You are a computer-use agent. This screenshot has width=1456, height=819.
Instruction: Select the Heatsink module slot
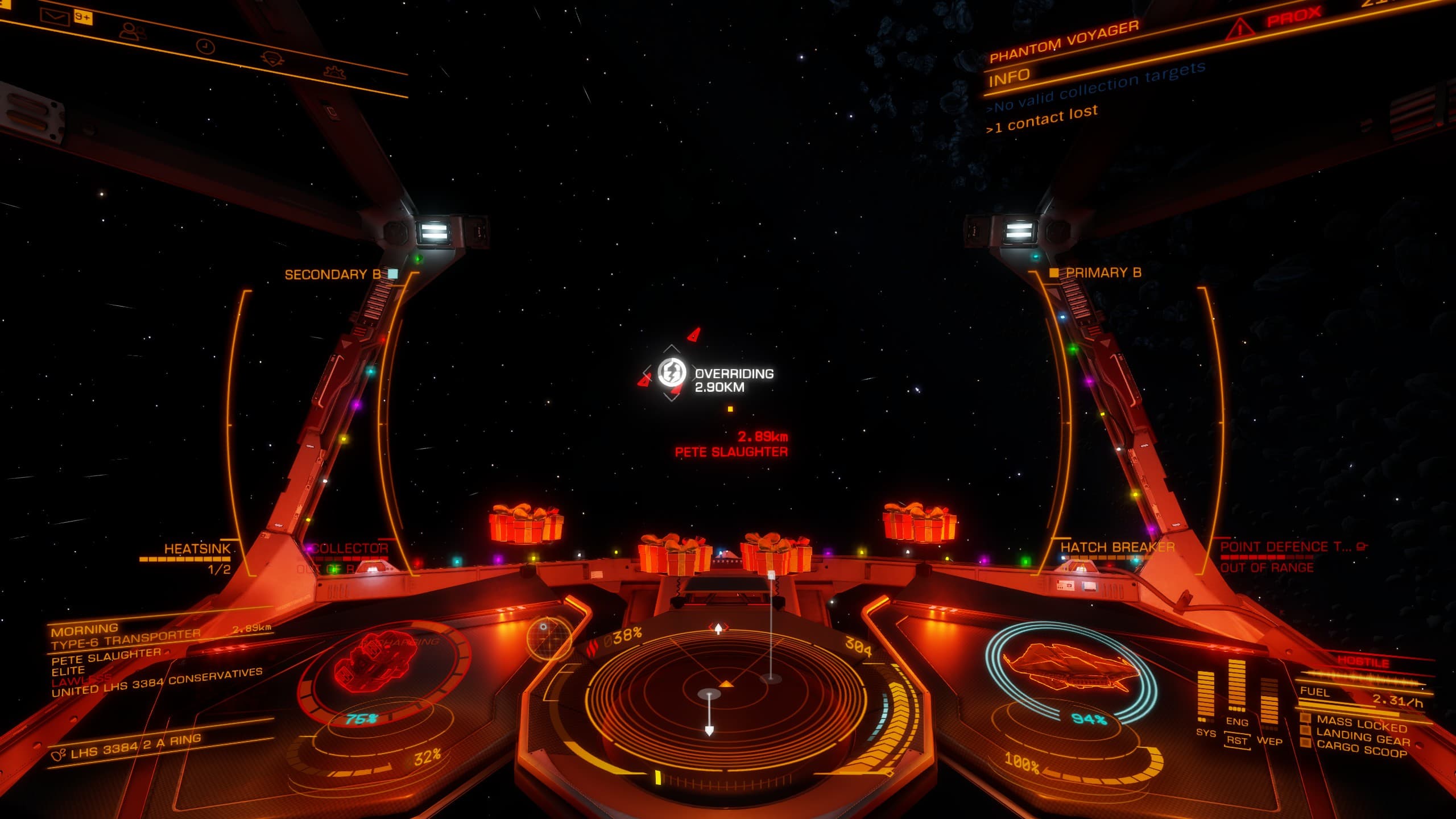(x=197, y=549)
